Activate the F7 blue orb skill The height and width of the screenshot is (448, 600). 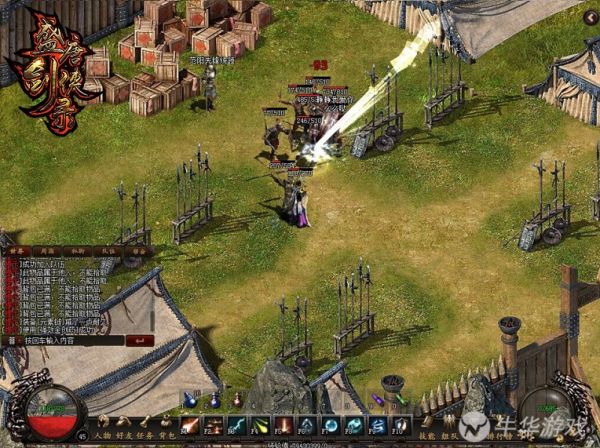(x=330, y=425)
